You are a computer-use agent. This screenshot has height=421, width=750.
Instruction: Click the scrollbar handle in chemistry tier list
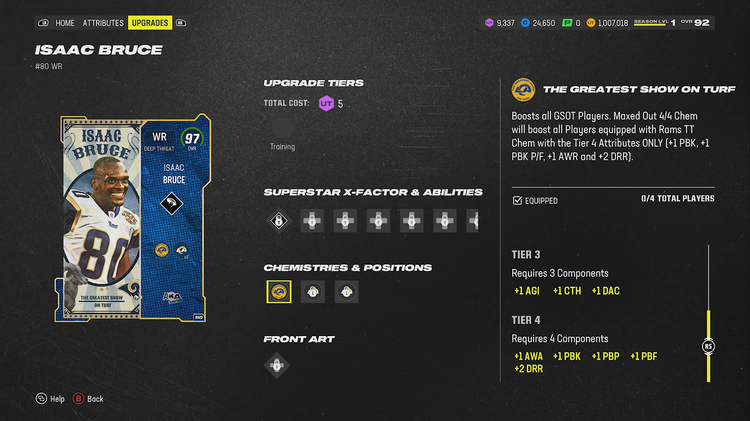709,346
